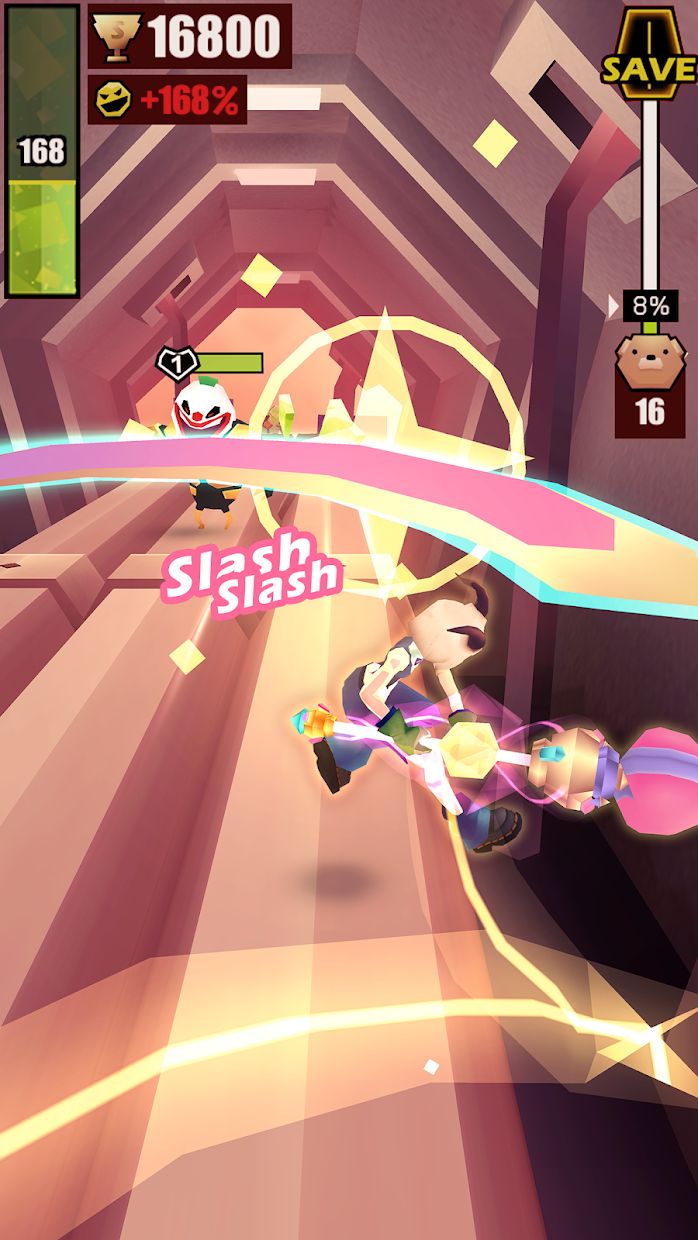The width and height of the screenshot is (698, 1240).
Task: Select the bear face rescue counter icon
Action: [x=649, y=362]
